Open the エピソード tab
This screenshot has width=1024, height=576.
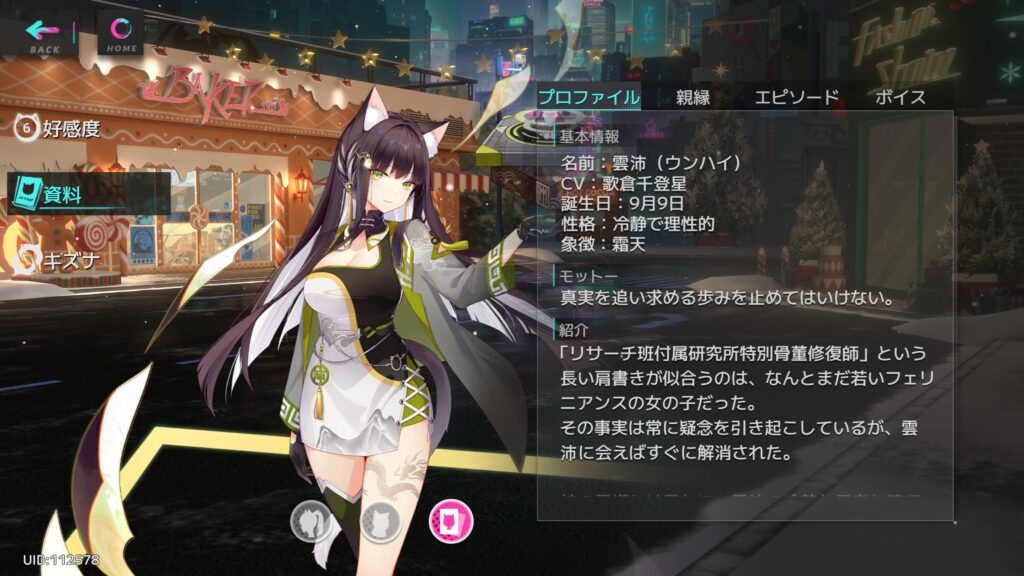(796, 97)
